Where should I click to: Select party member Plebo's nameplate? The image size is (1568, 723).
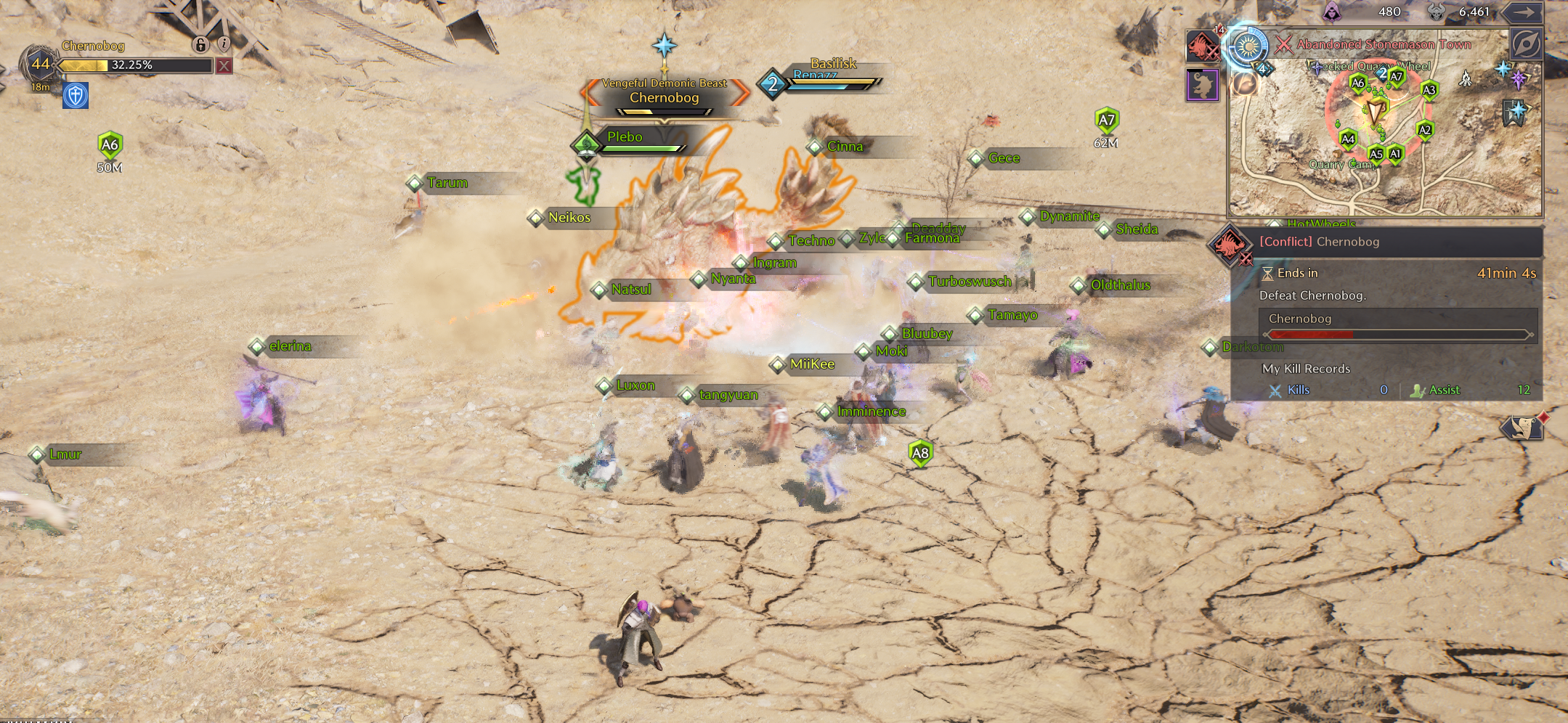click(x=626, y=138)
